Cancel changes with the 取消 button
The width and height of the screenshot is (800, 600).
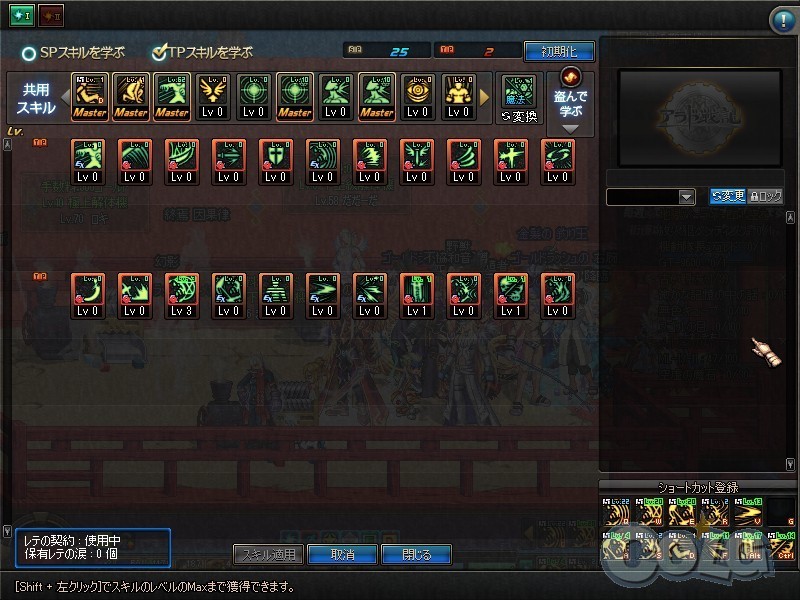click(x=342, y=554)
